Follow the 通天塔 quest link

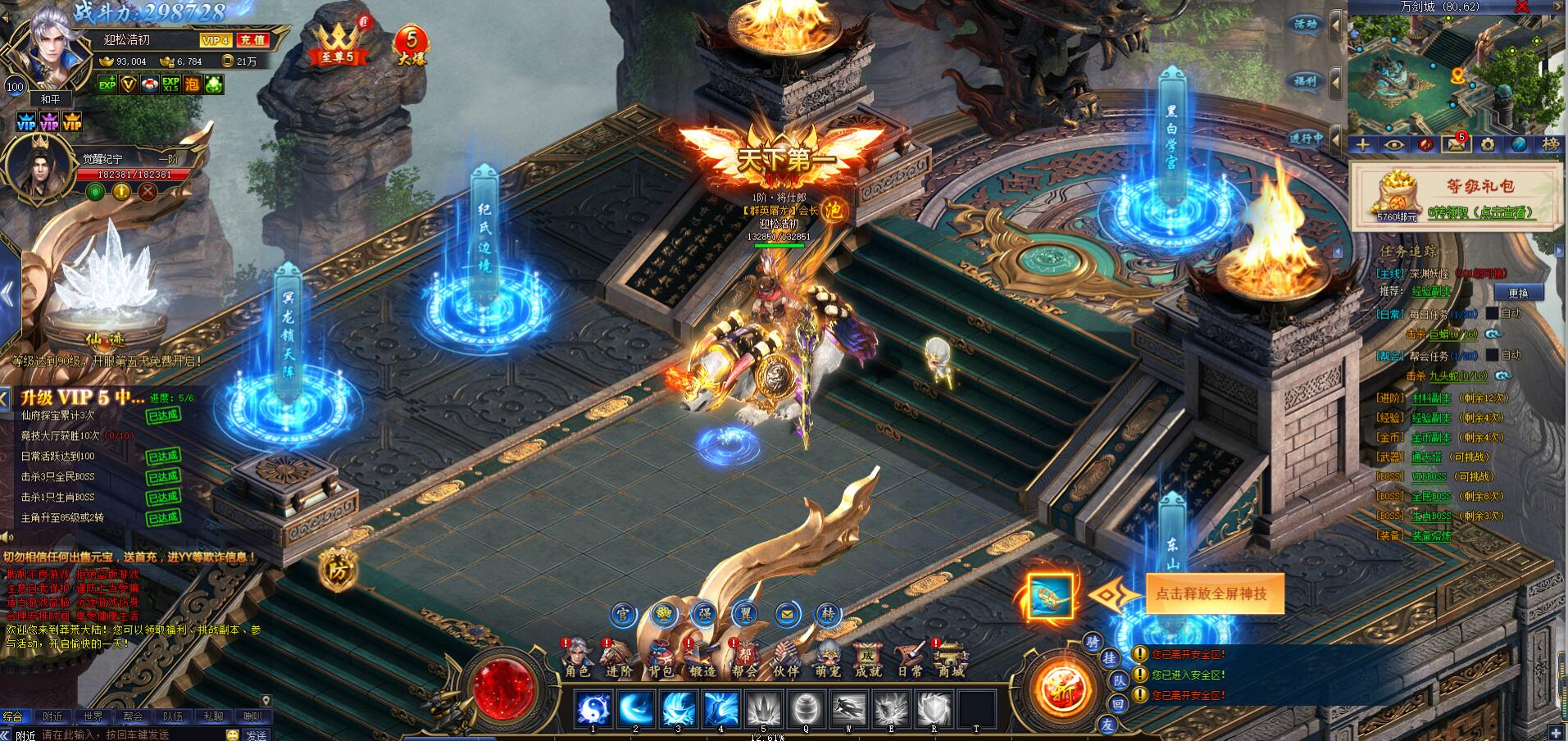pos(1426,457)
